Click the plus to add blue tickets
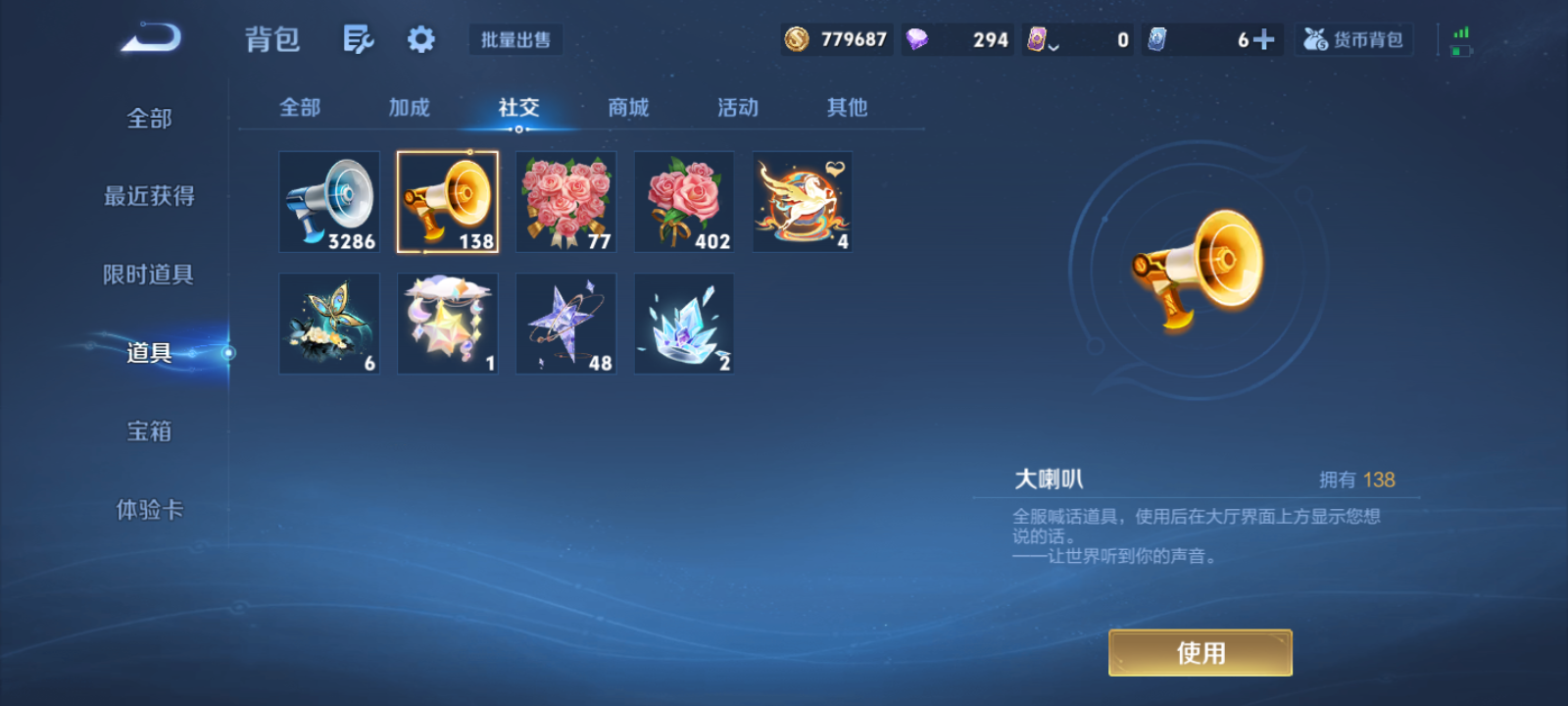This screenshot has width=1568, height=706. [x=1266, y=39]
